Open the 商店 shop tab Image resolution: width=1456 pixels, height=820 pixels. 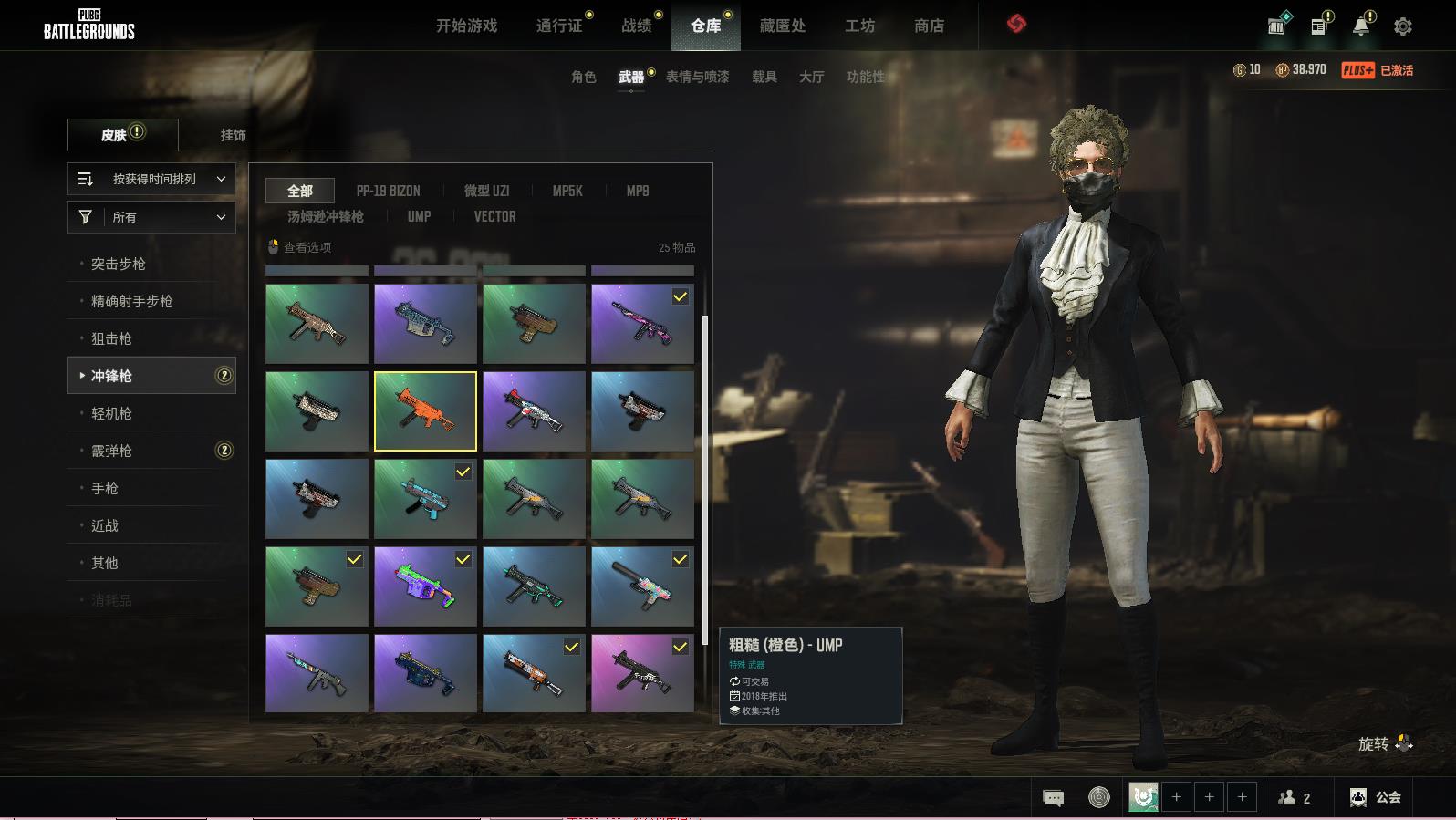tap(929, 26)
